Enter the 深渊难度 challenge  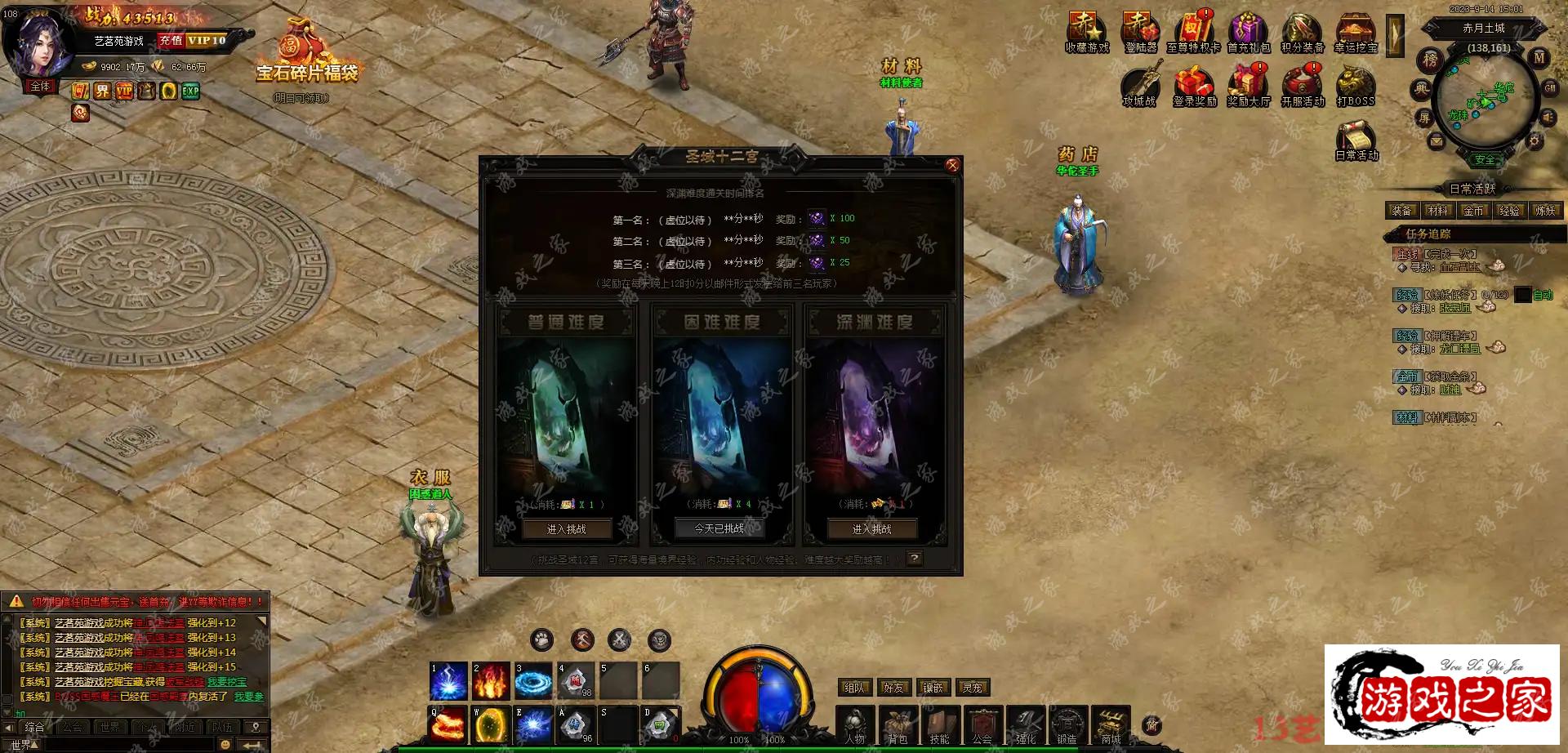[x=871, y=529]
